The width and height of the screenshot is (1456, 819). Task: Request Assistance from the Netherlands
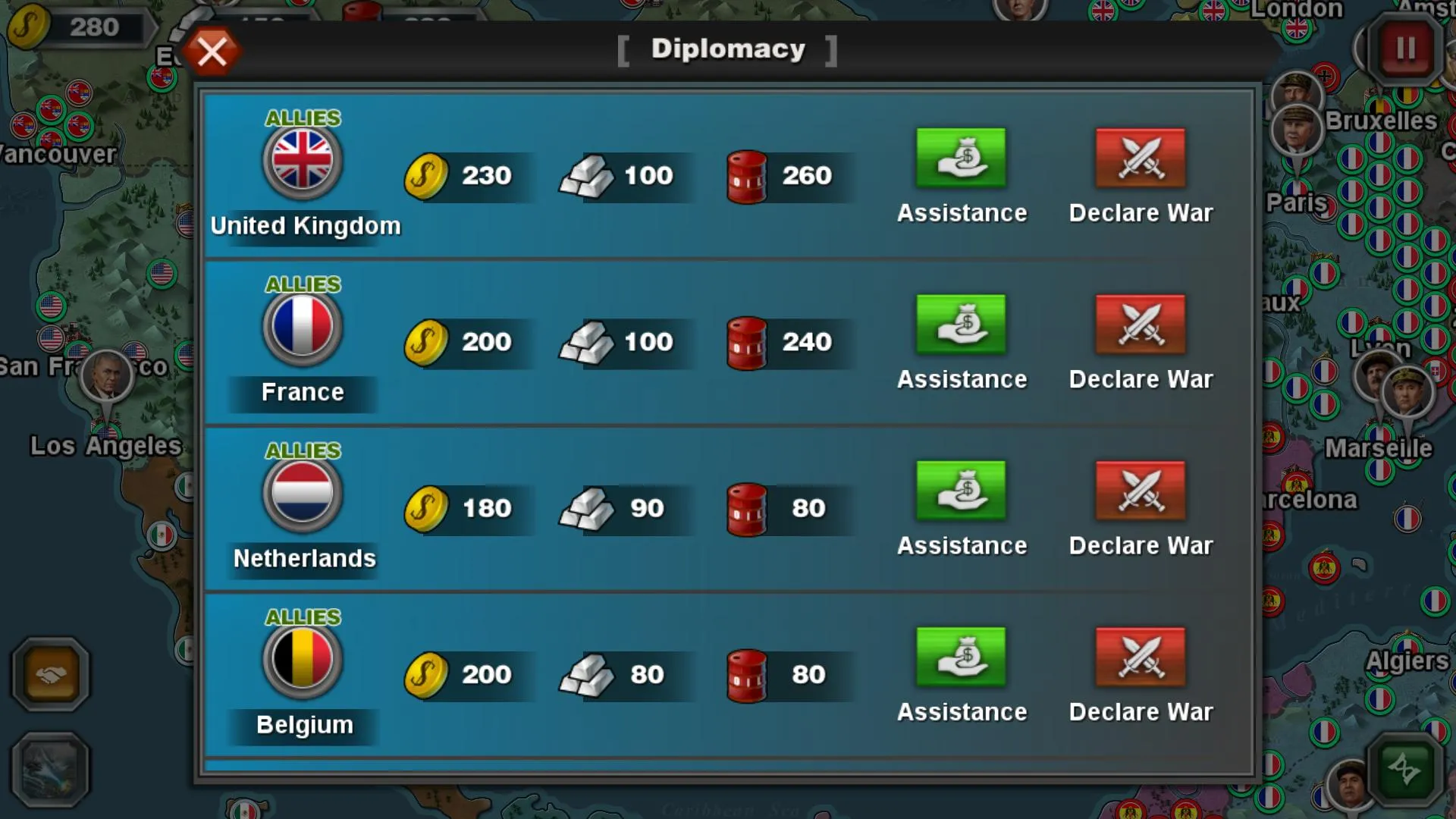tap(962, 491)
